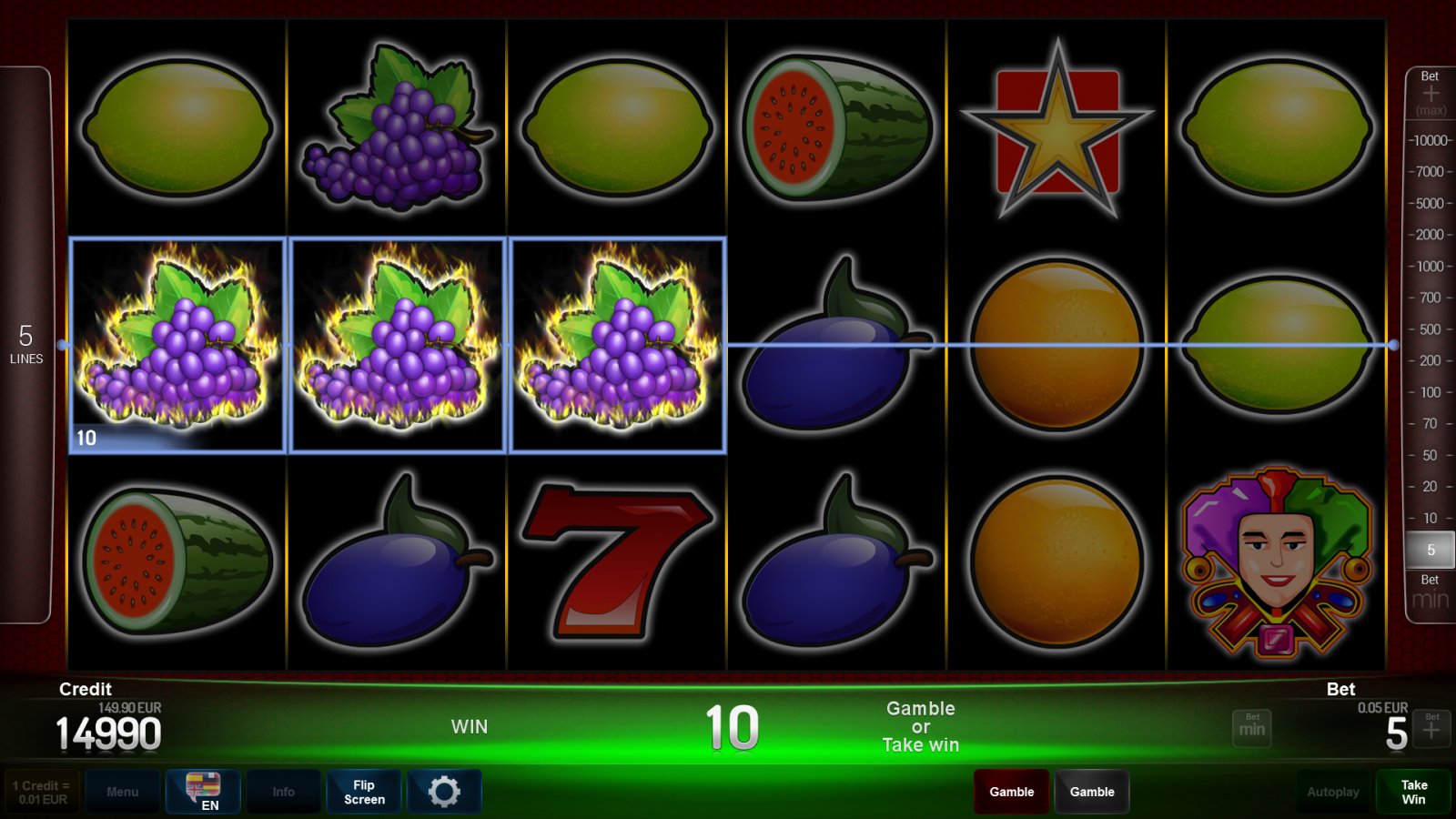
Task: Start the red Gamble round
Action: 1011,791
